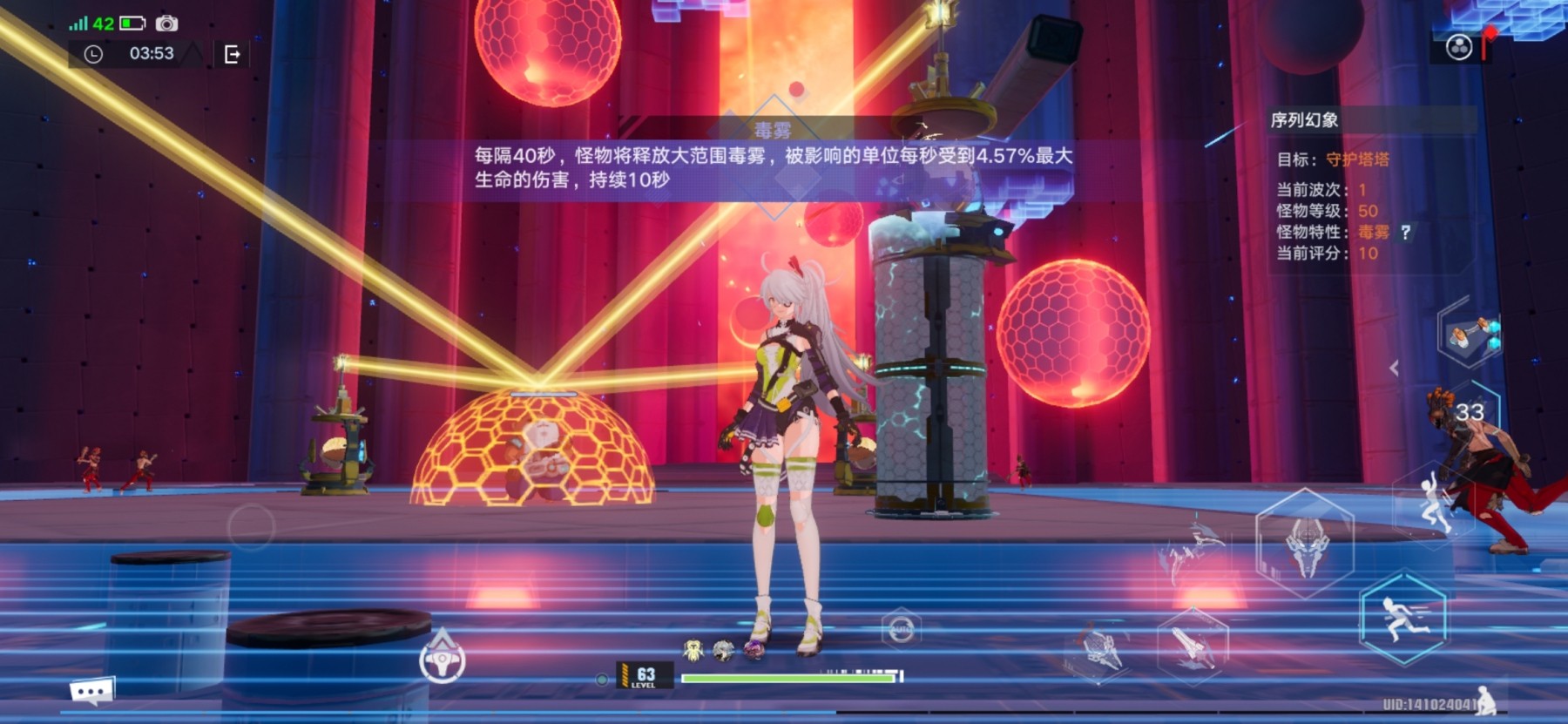Screen dimensions: 1568x724
Task: Activate the twin-device relic hexagon
Action: (1471, 334)
